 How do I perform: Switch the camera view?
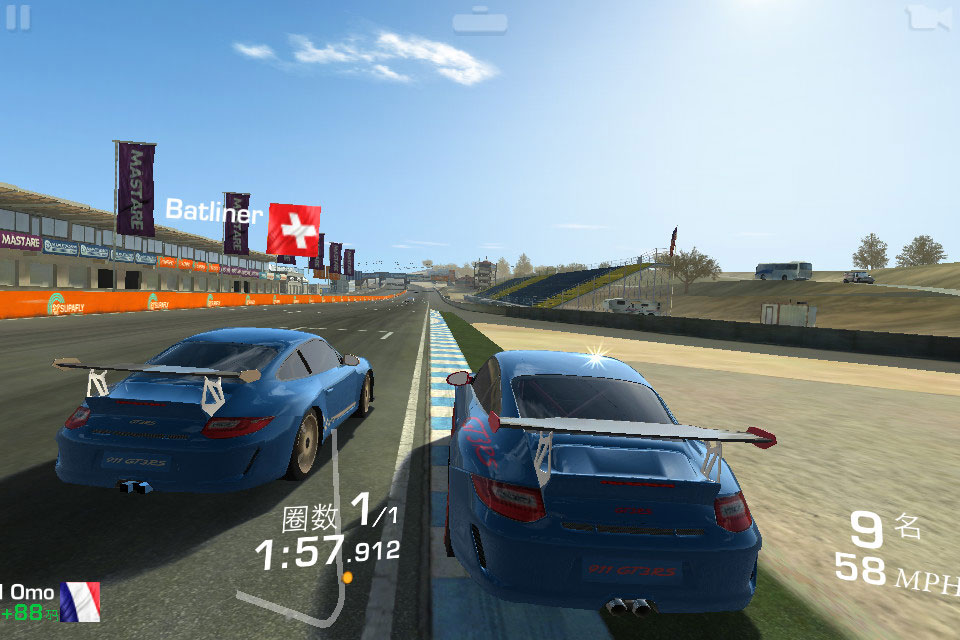click(x=927, y=18)
